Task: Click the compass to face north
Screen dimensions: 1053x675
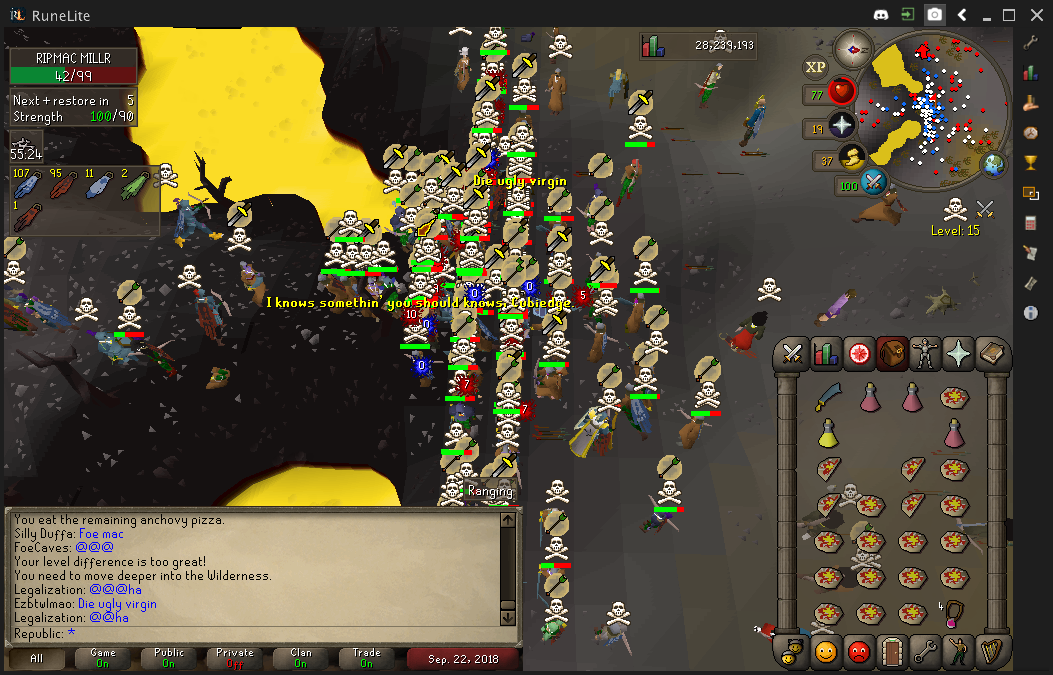Action: [854, 48]
